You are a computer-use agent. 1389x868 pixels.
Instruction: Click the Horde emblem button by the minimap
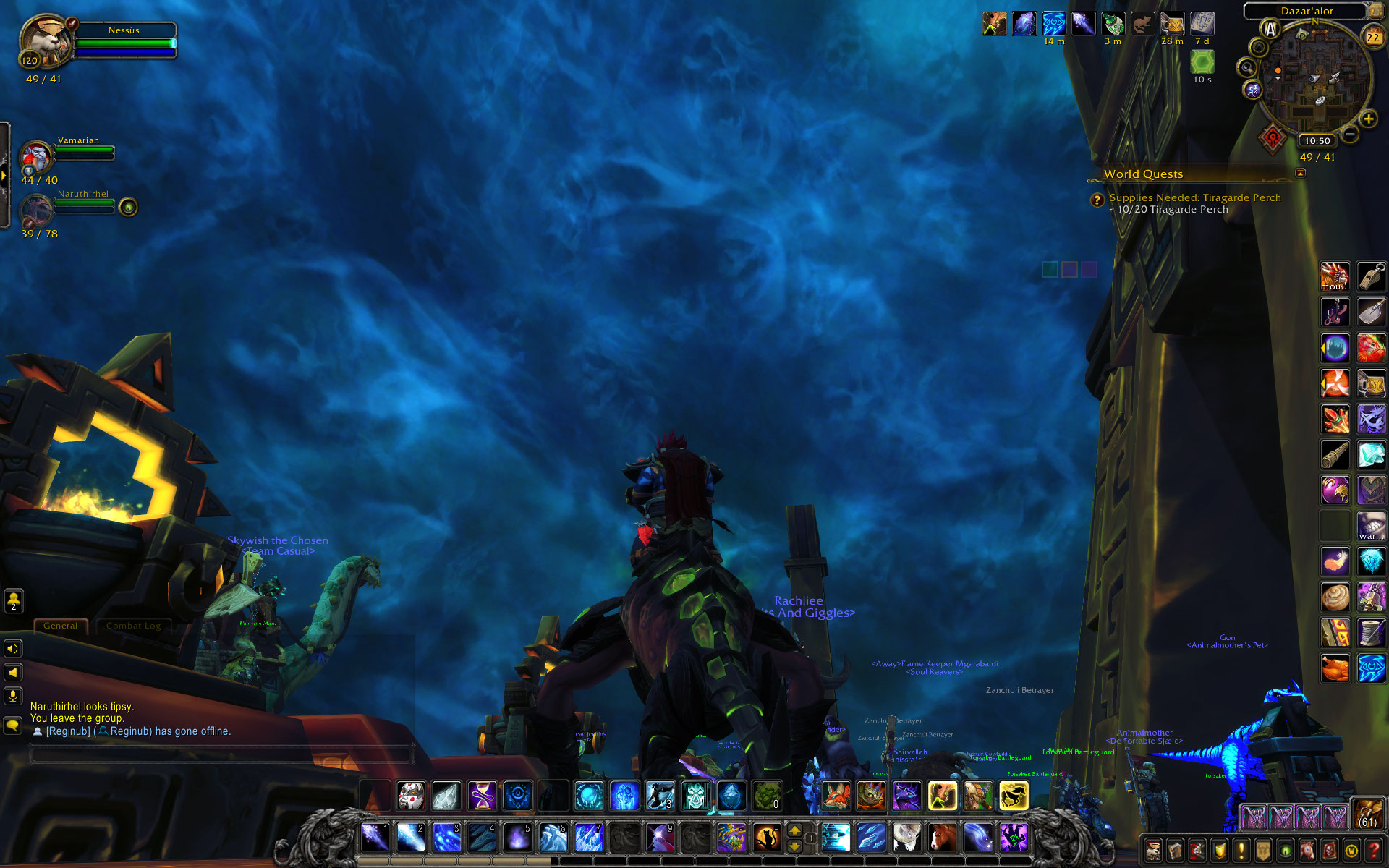1273,138
